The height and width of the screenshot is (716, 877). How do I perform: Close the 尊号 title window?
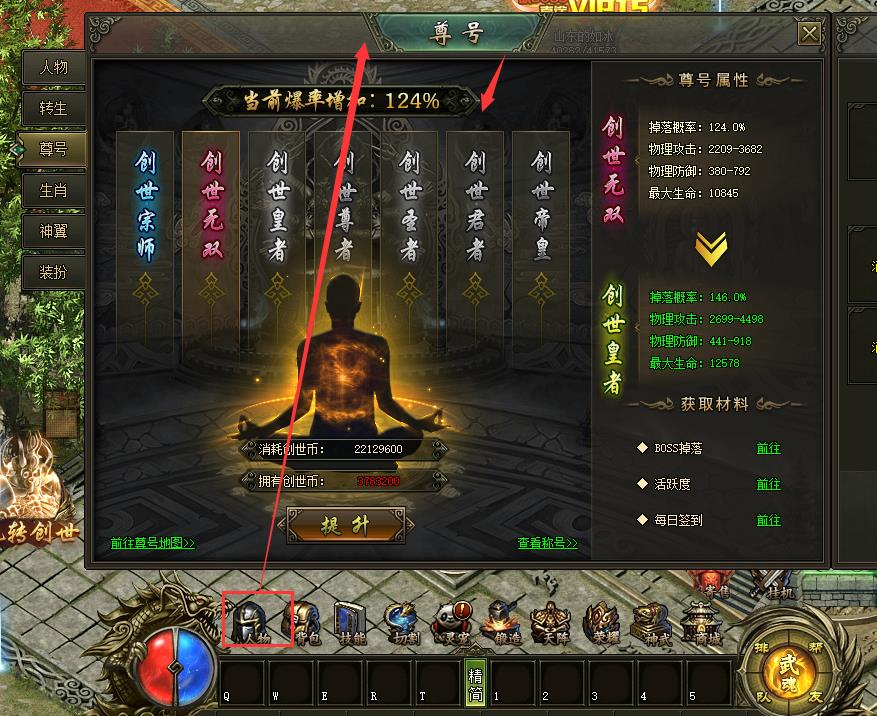tap(808, 35)
